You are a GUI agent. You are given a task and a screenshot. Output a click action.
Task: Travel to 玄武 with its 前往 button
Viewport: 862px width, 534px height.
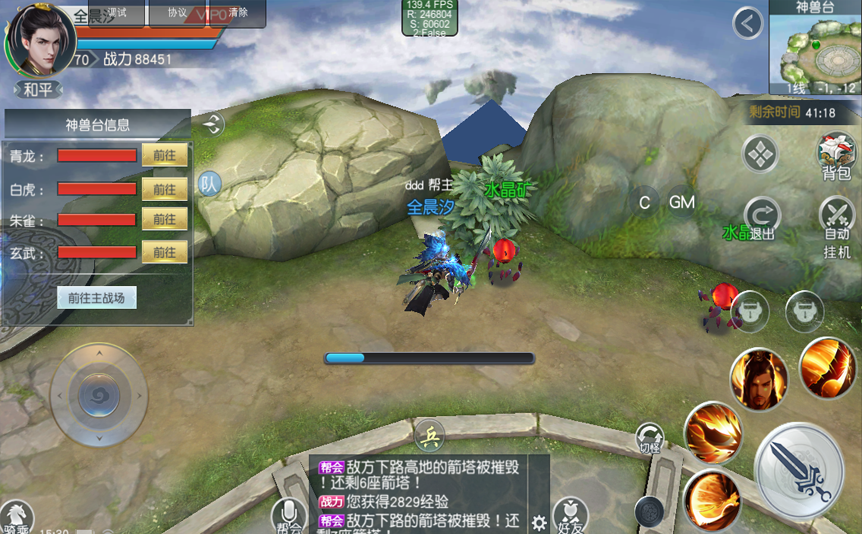[165, 253]
